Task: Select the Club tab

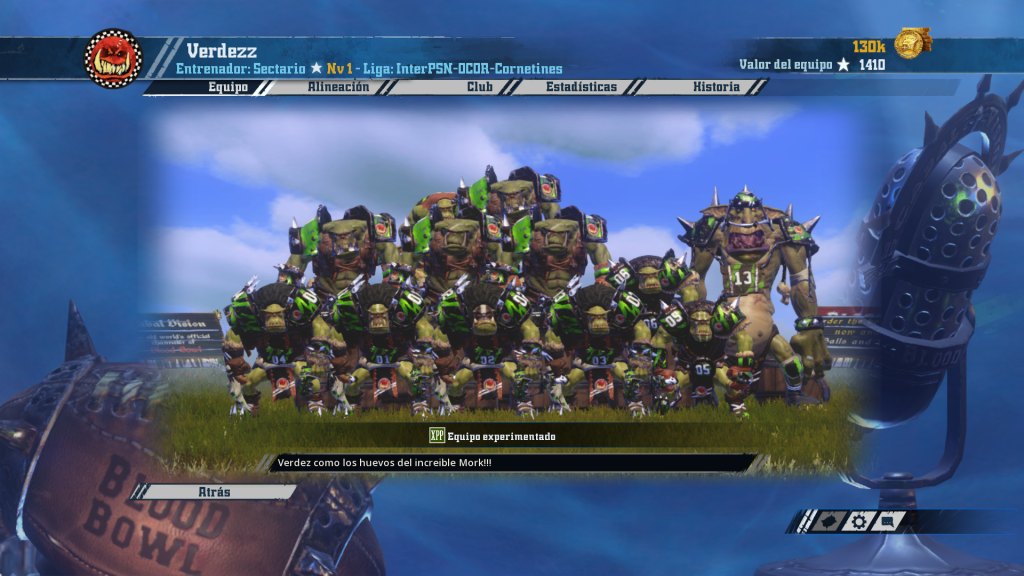Action: coord(479,87)
